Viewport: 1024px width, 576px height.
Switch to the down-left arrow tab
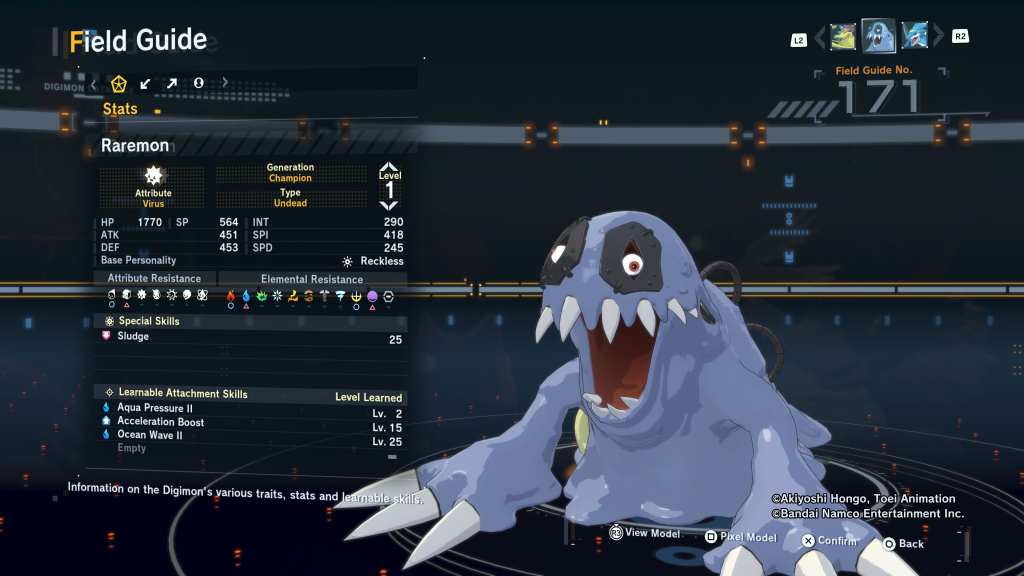tap(146, 83)
